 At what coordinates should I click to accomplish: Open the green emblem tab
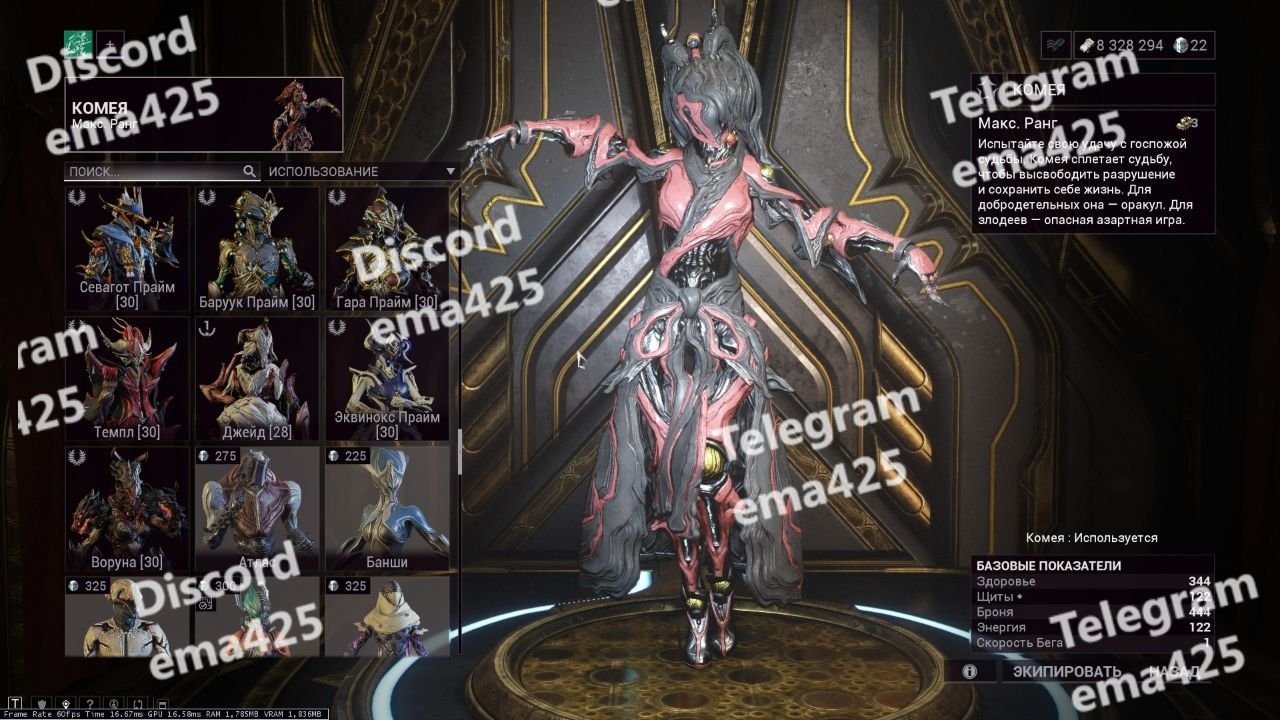coord(78,45)
